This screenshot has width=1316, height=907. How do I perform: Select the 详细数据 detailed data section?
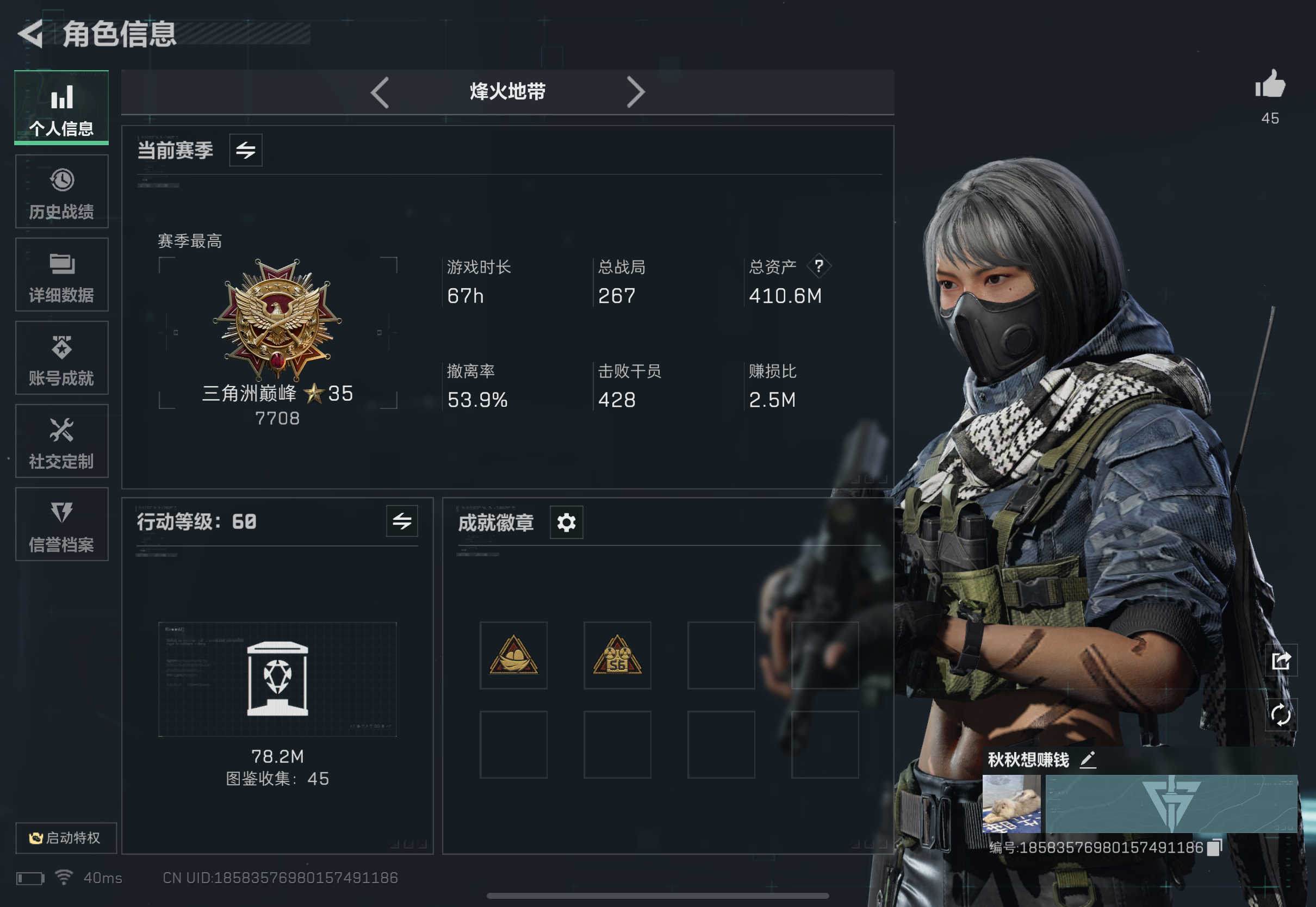coord(61,275)
